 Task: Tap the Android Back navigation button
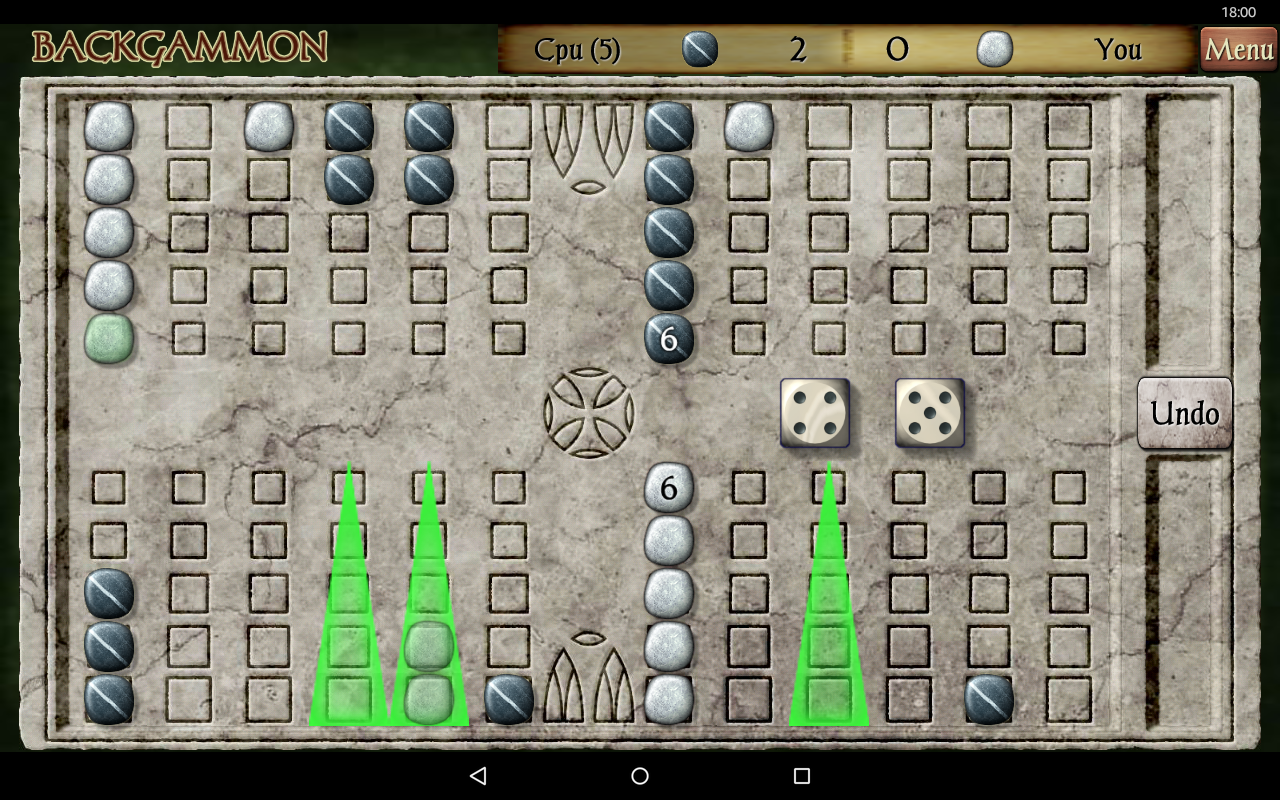click(479, 775)
